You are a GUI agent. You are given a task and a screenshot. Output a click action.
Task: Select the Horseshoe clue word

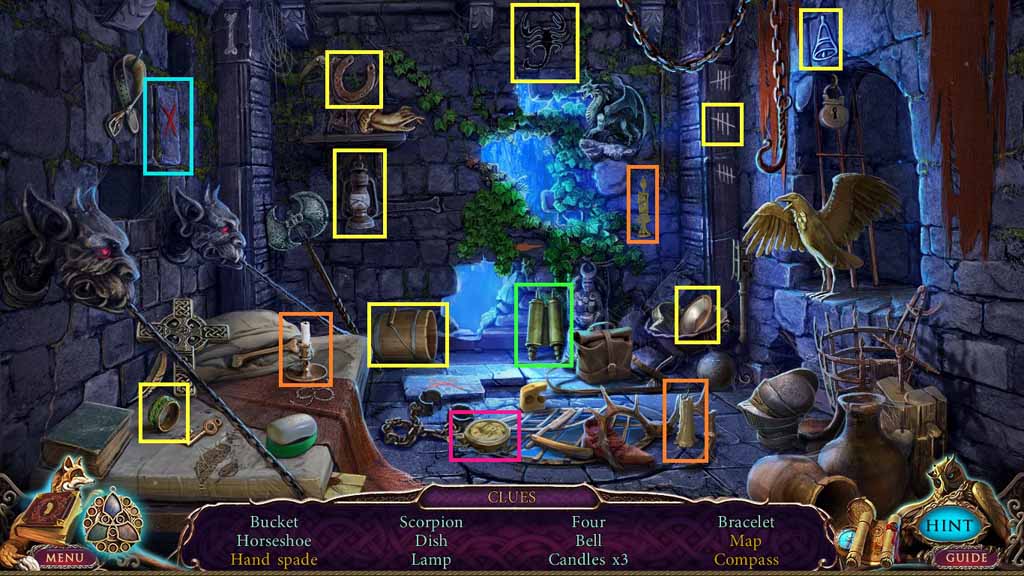[274, 541]
